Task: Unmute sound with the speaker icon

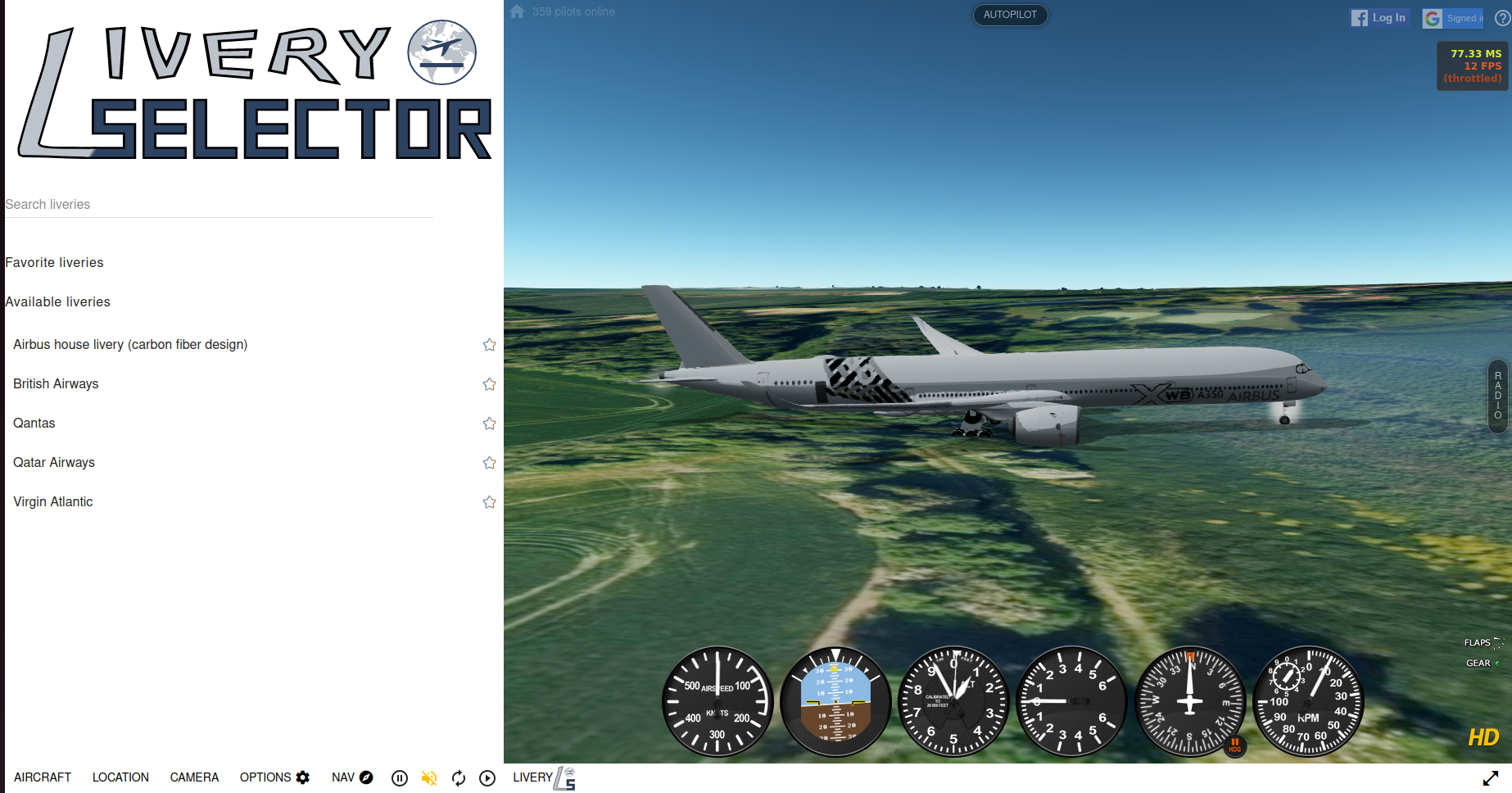Action: (x=428, y=778)
